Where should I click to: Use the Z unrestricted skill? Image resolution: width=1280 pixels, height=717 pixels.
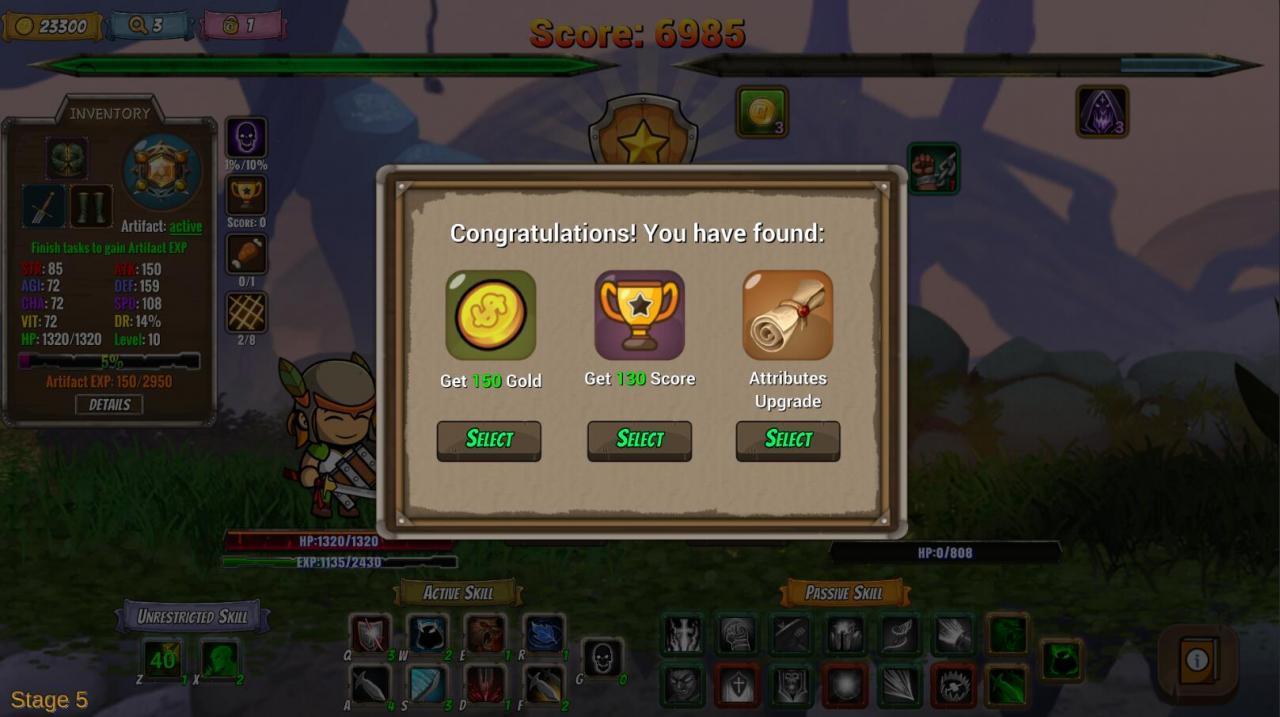click(162, 659)
